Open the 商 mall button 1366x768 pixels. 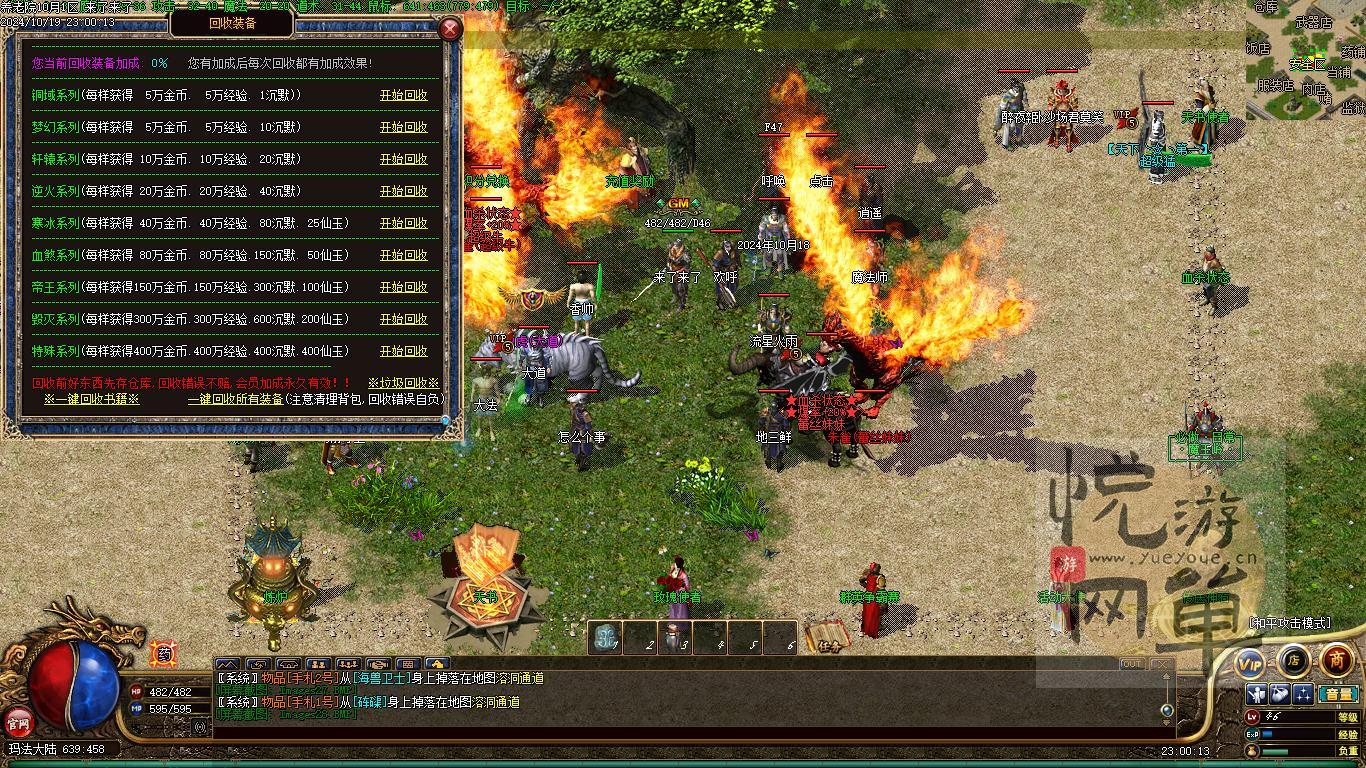[x=1337, y=660]
